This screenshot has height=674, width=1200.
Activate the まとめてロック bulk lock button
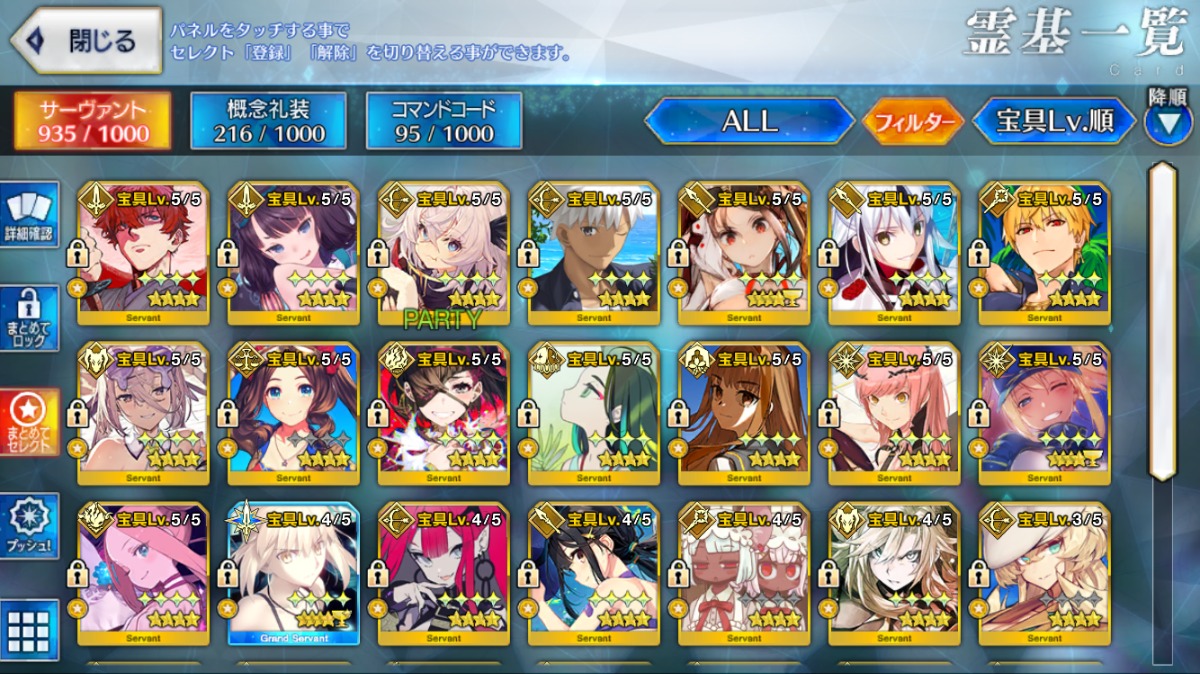[x=29, y=319]
